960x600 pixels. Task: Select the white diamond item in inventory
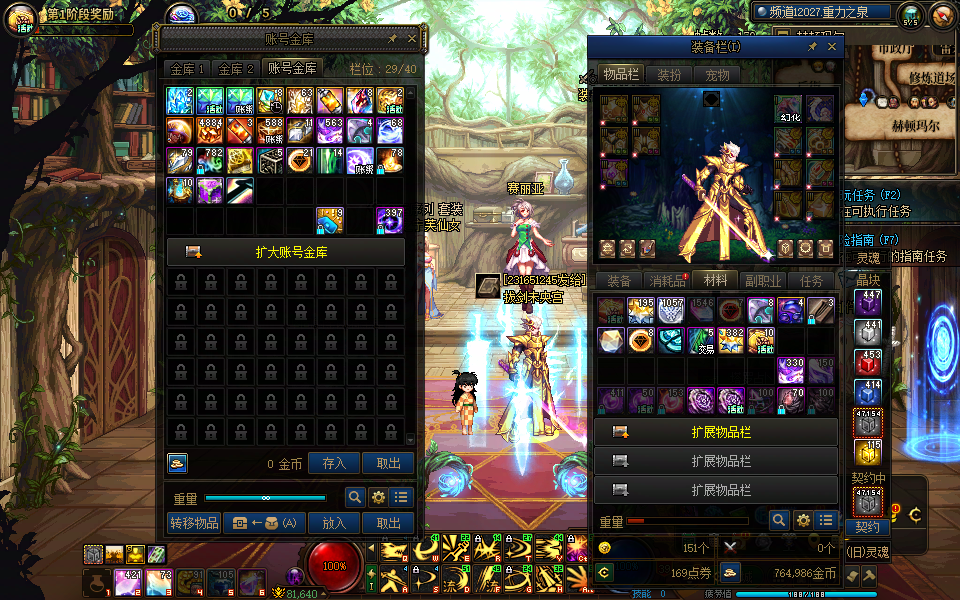point(611,341)
